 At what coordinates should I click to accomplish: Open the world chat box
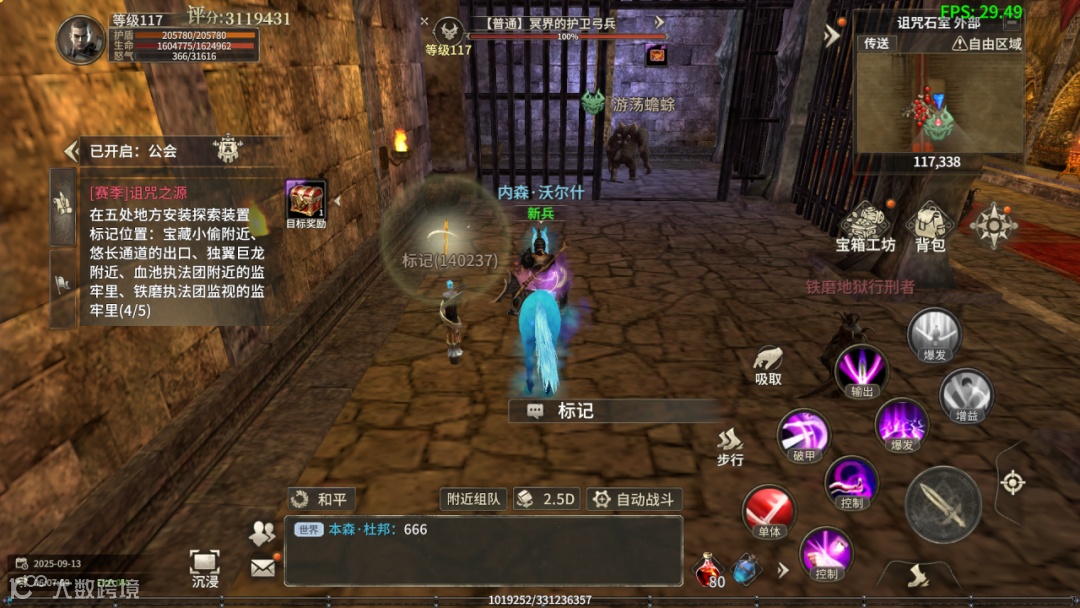(x=484, y=550)
